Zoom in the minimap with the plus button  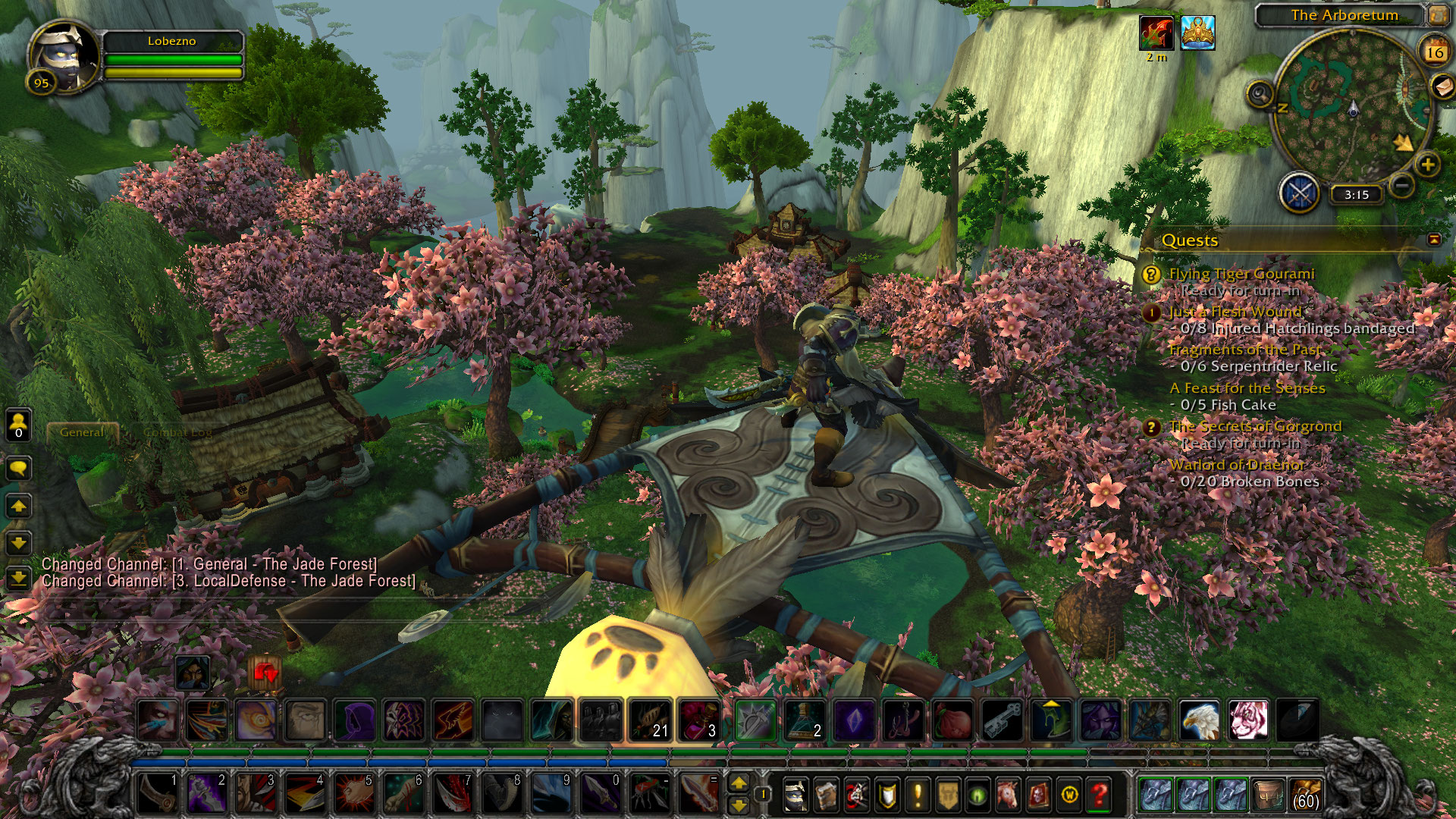[1428, 165]
